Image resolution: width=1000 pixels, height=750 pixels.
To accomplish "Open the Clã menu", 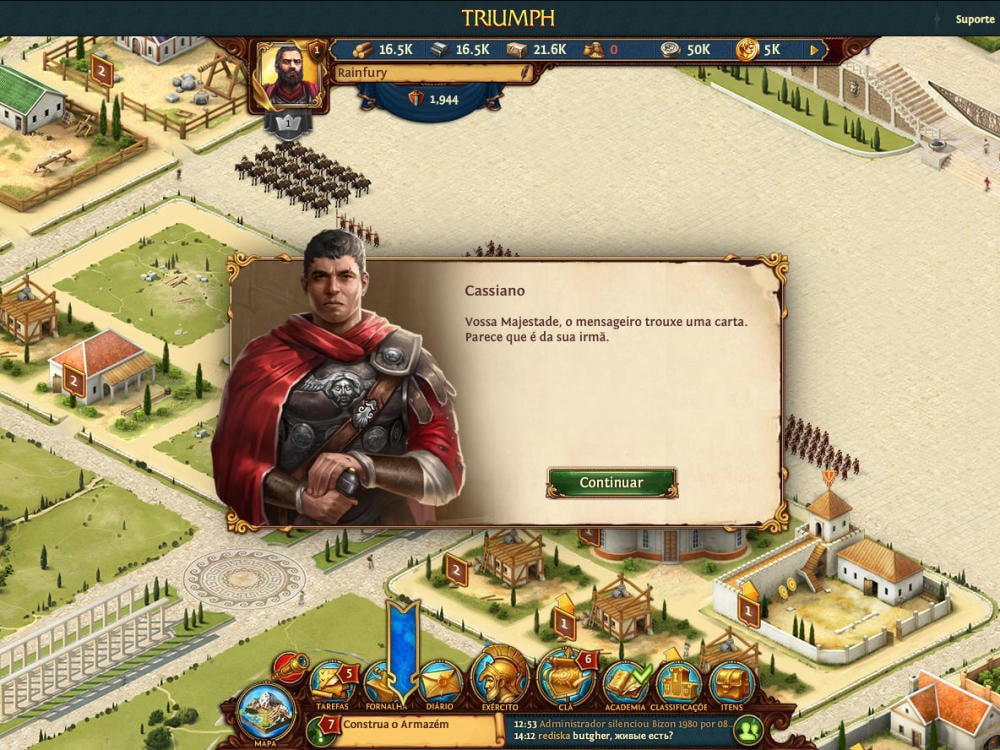I will pos(565,678).
